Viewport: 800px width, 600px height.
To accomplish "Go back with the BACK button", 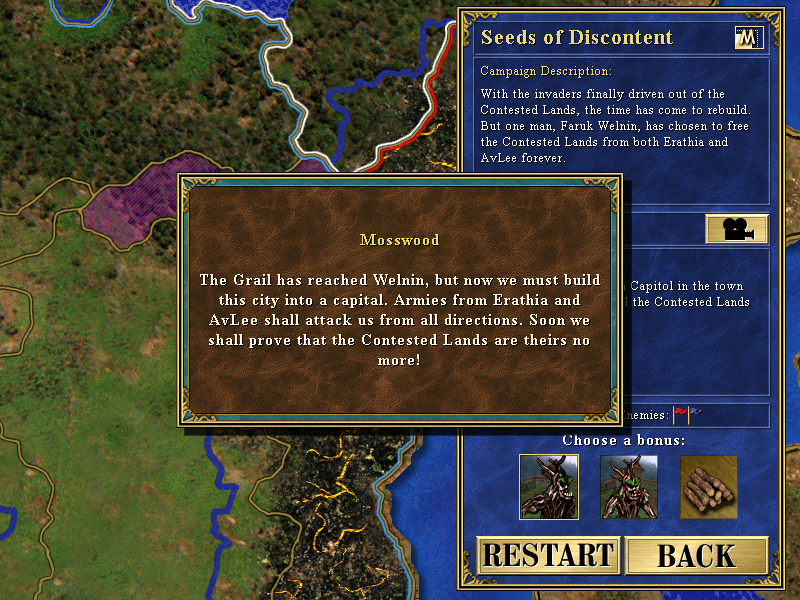I will (x=696, y=555).
